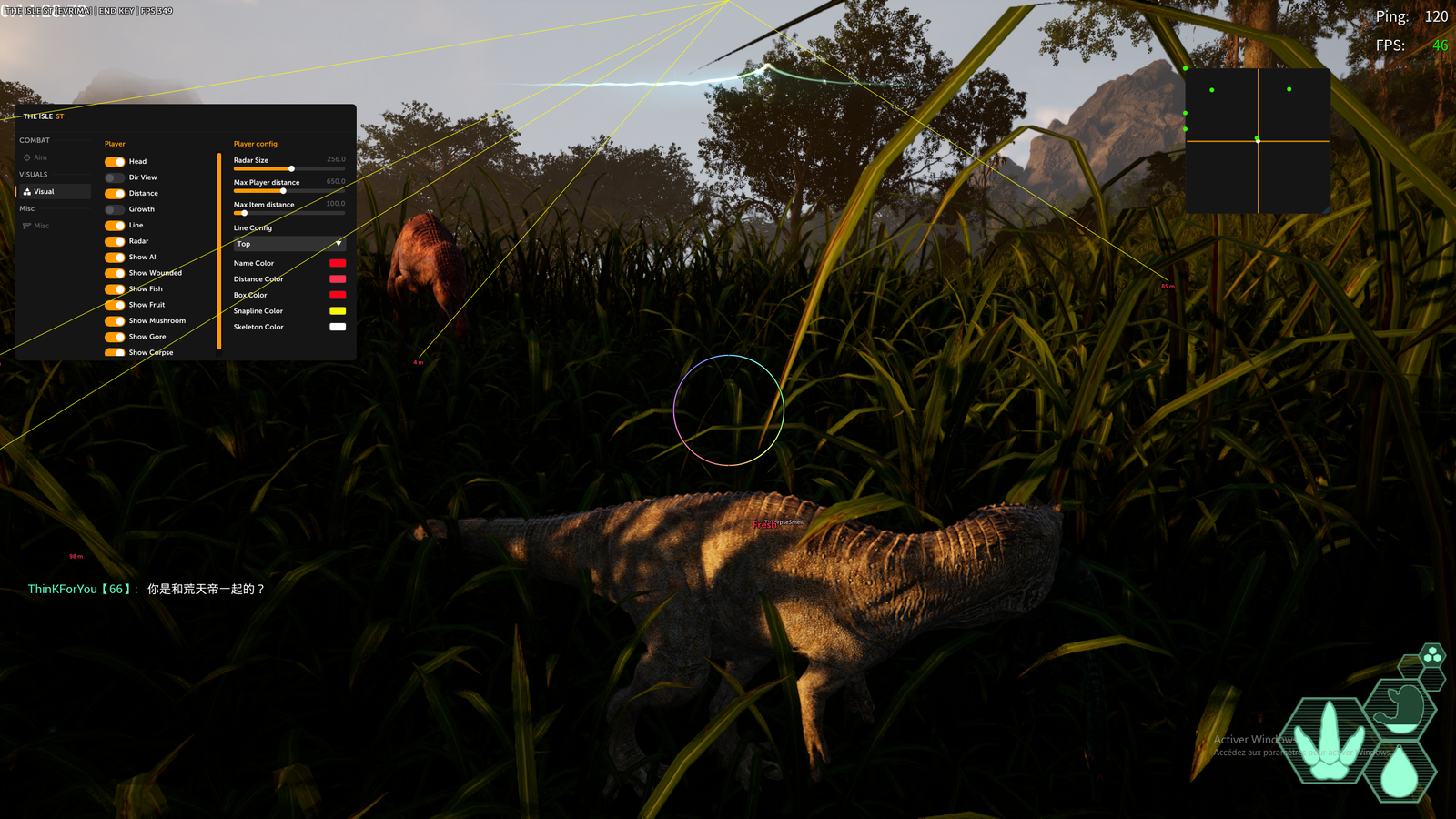1456x819 pixels.
Task: Turn off the Distance toggle
Action: 115,194
